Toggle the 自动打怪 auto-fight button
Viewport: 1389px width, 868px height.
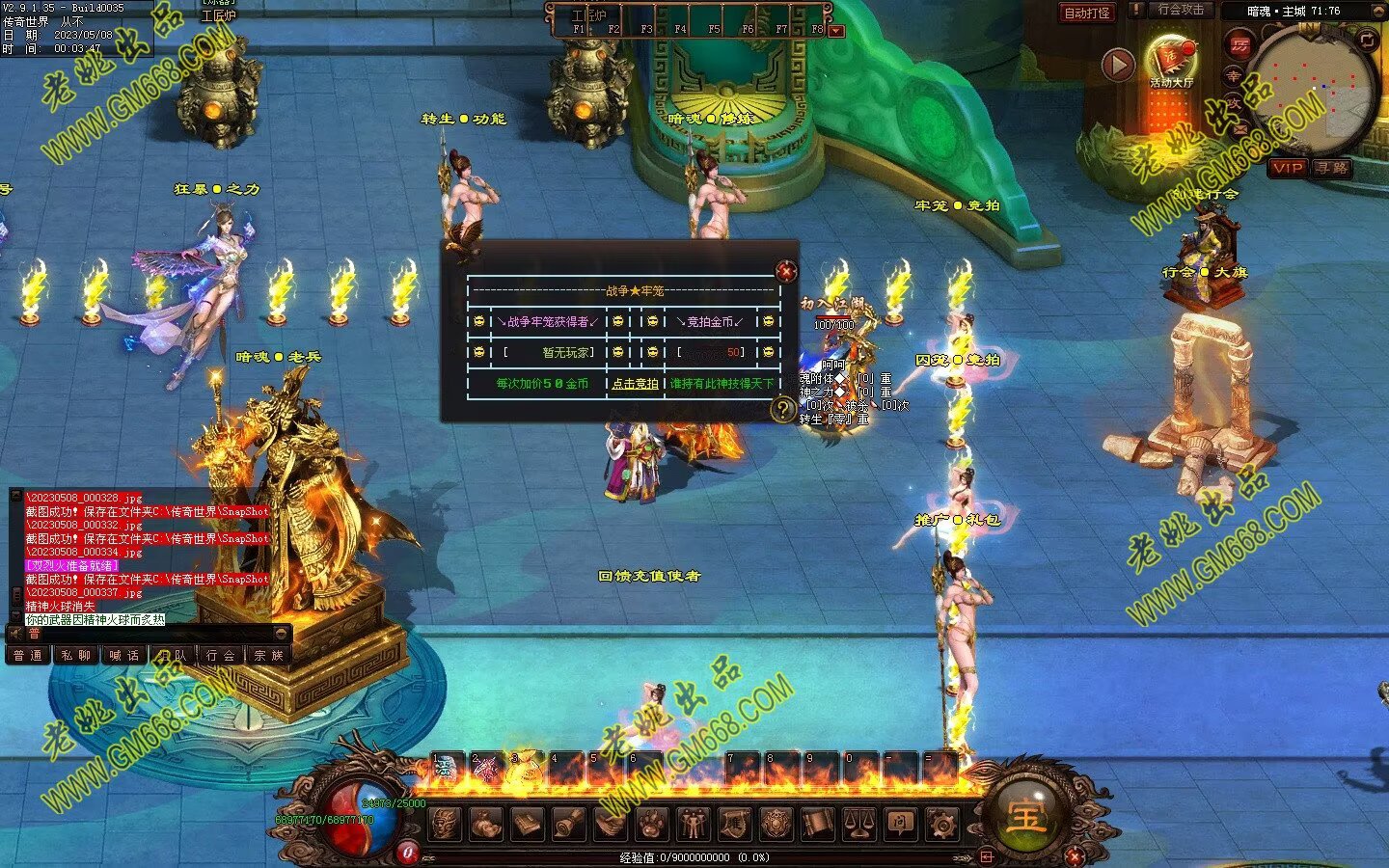1087,13
